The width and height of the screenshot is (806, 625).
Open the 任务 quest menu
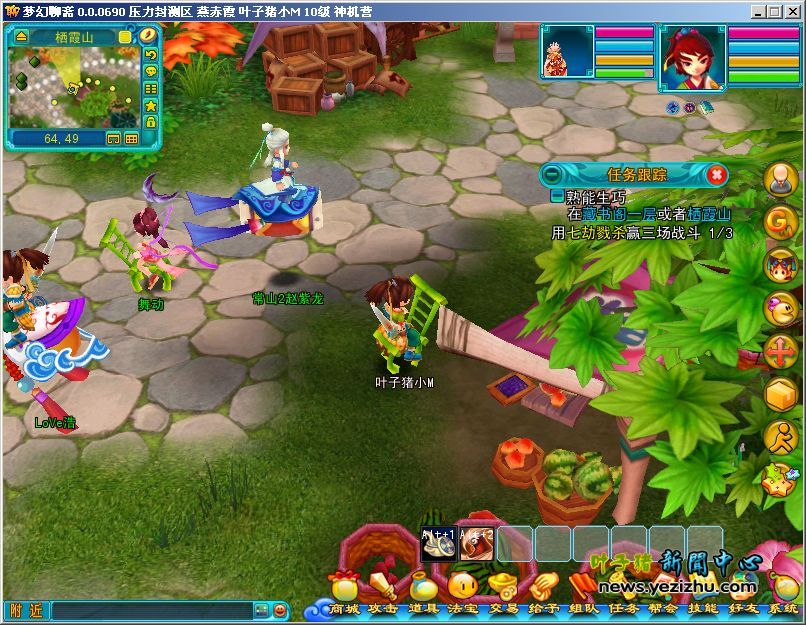(623, 607)
